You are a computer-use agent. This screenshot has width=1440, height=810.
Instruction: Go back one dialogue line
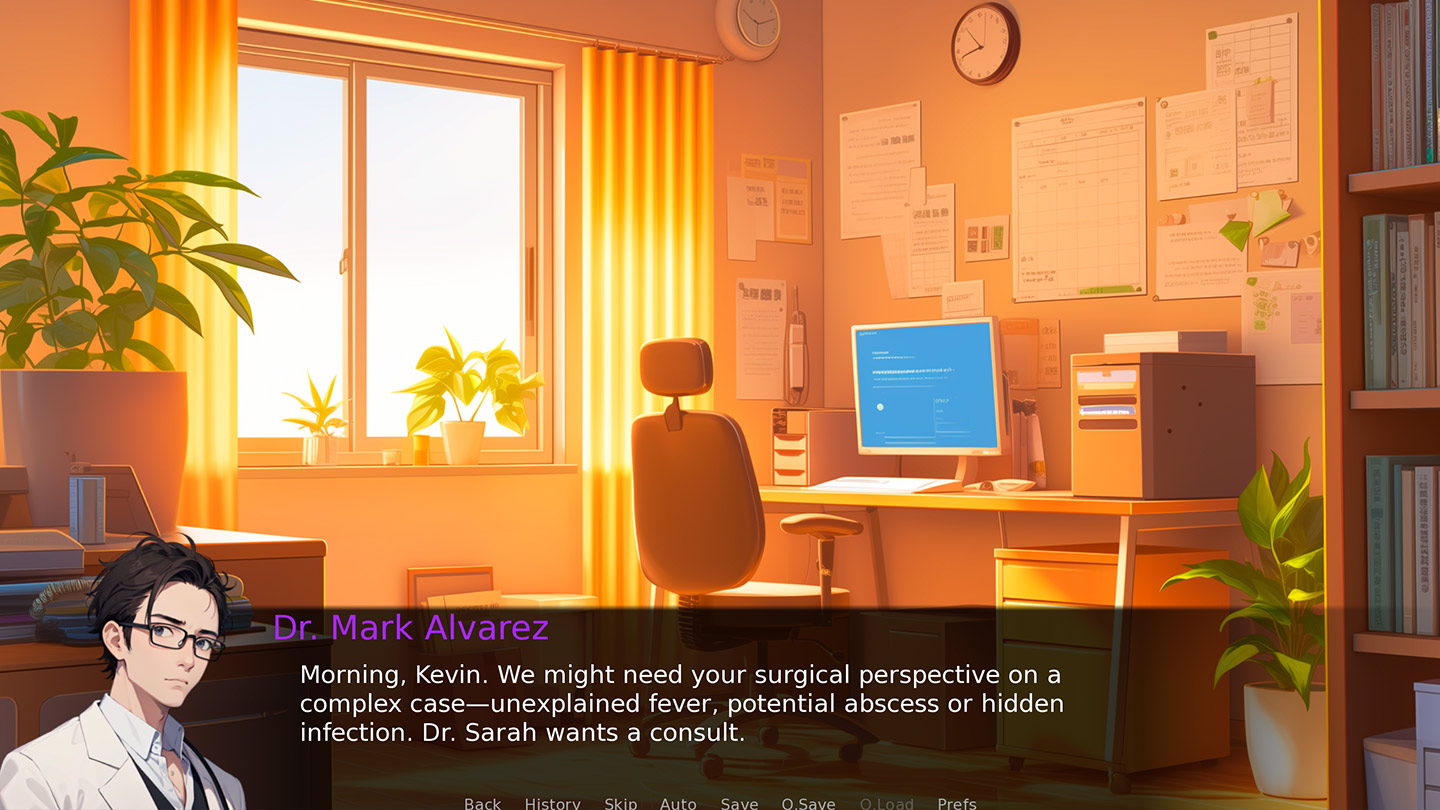pos(482,803)
